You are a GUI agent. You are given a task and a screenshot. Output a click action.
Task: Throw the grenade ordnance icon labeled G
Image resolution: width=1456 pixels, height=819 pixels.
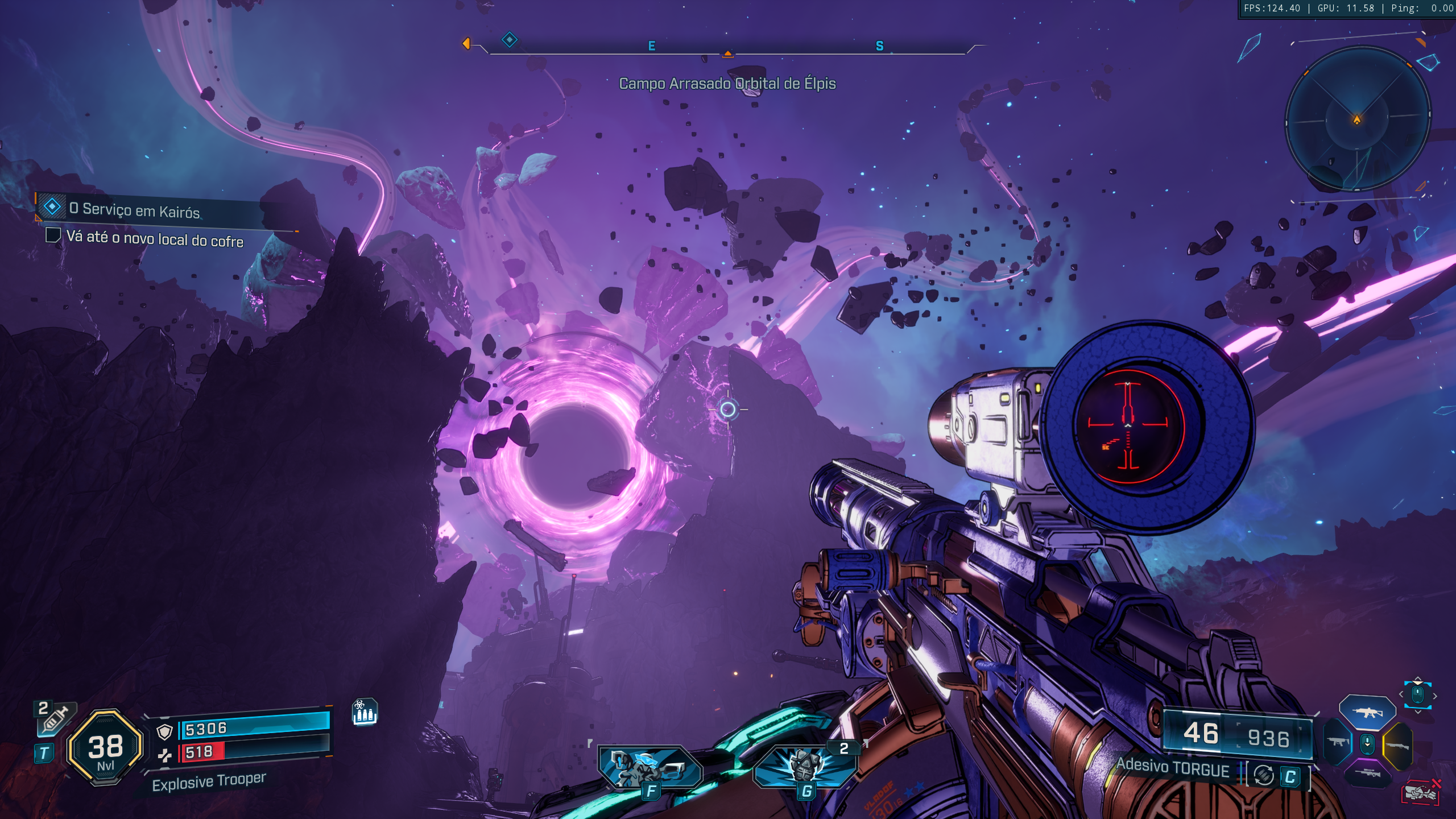(x=805, y=767)
